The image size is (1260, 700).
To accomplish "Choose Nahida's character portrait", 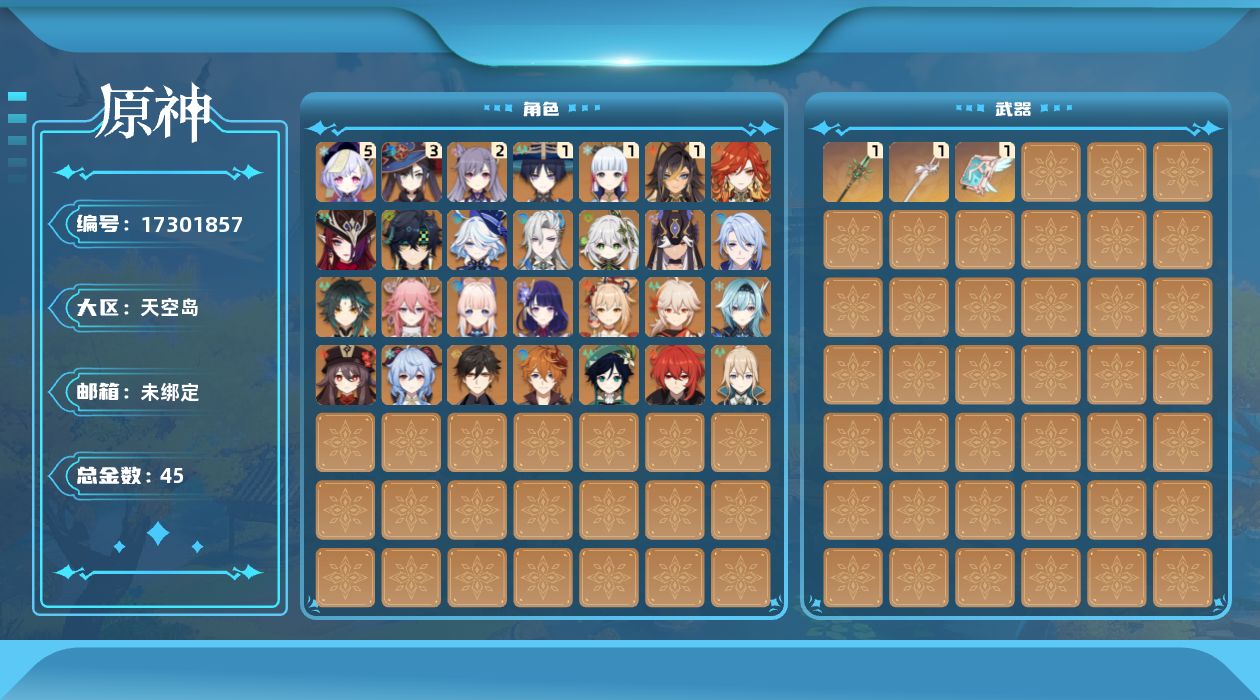I will point(609,240).
